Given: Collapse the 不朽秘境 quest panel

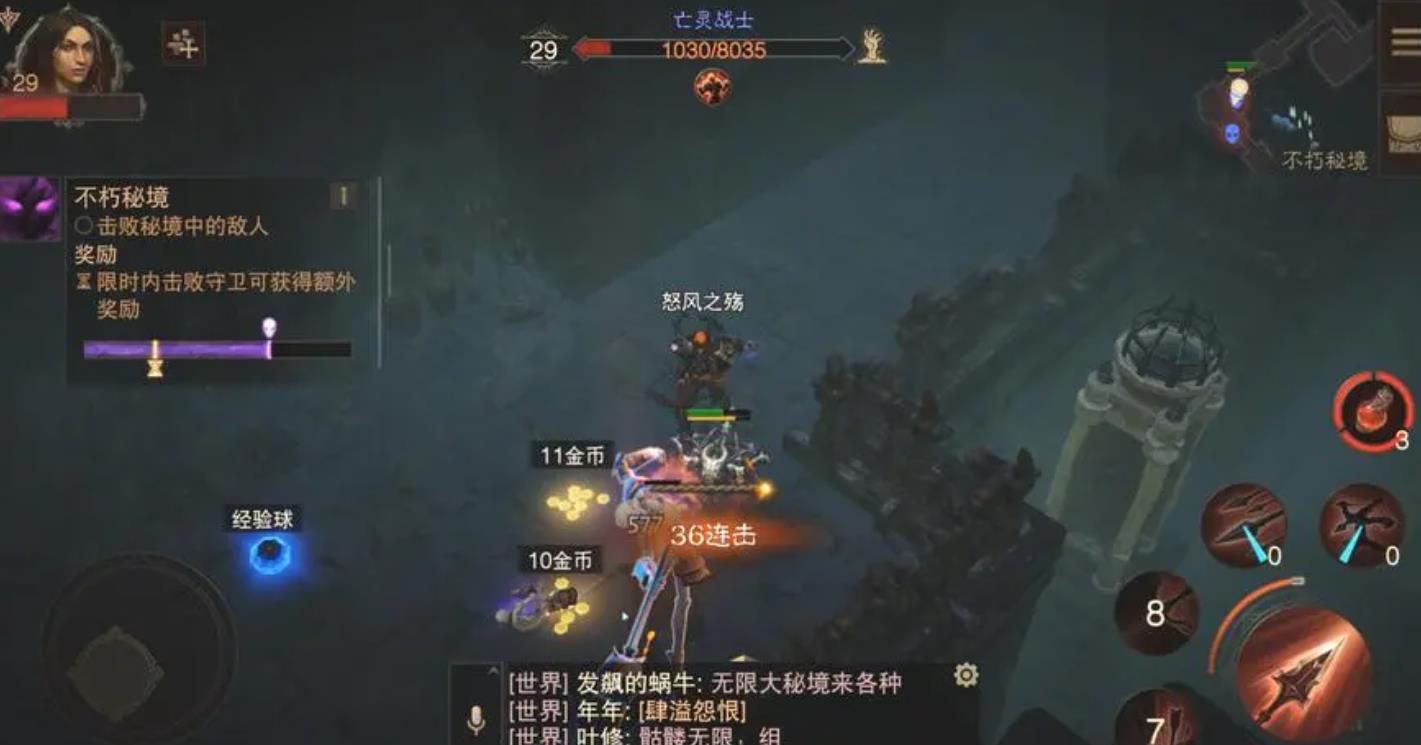Looking at the screenshot, I should pos(342,195).
